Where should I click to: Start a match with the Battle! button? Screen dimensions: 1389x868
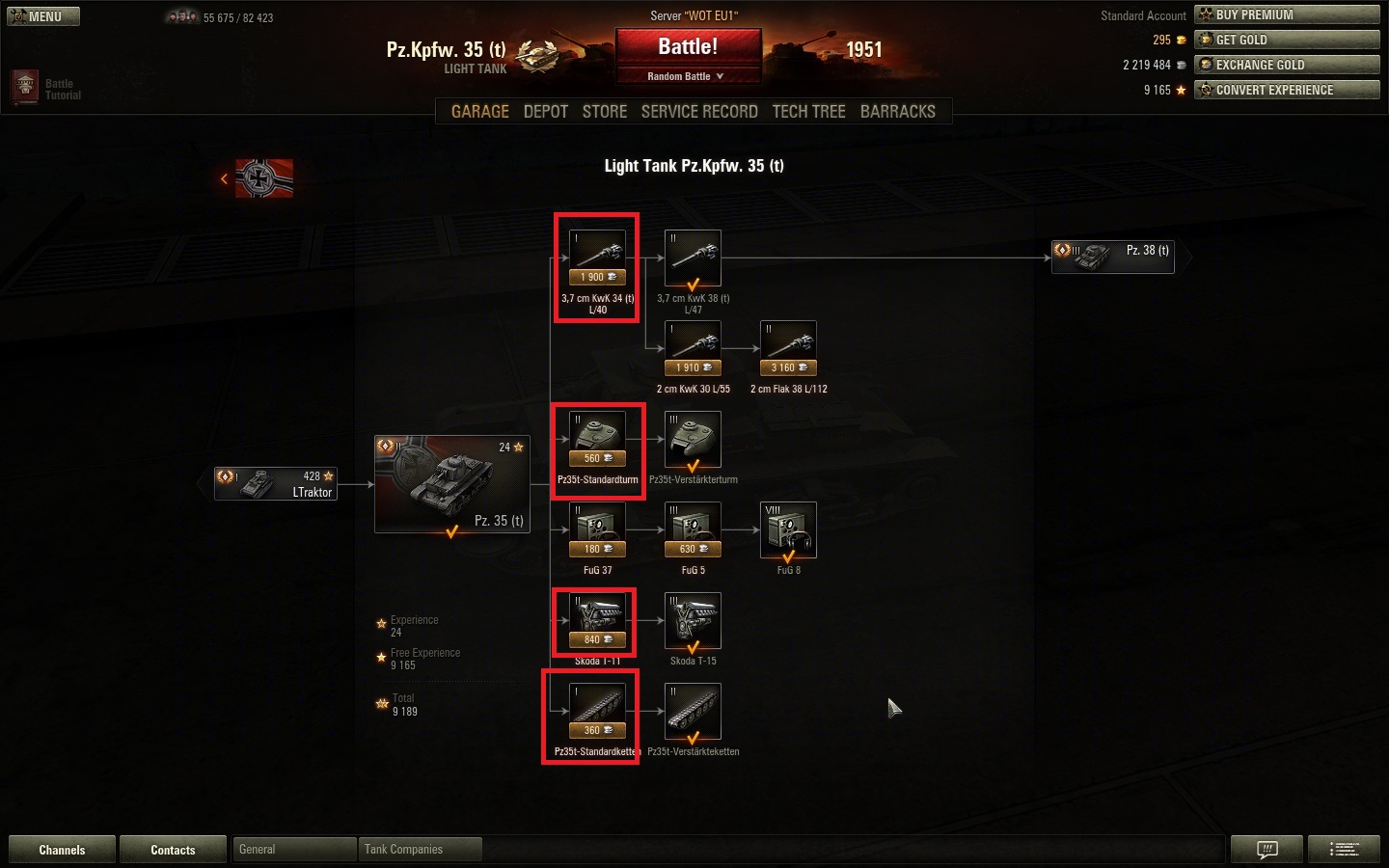(688, 47)
